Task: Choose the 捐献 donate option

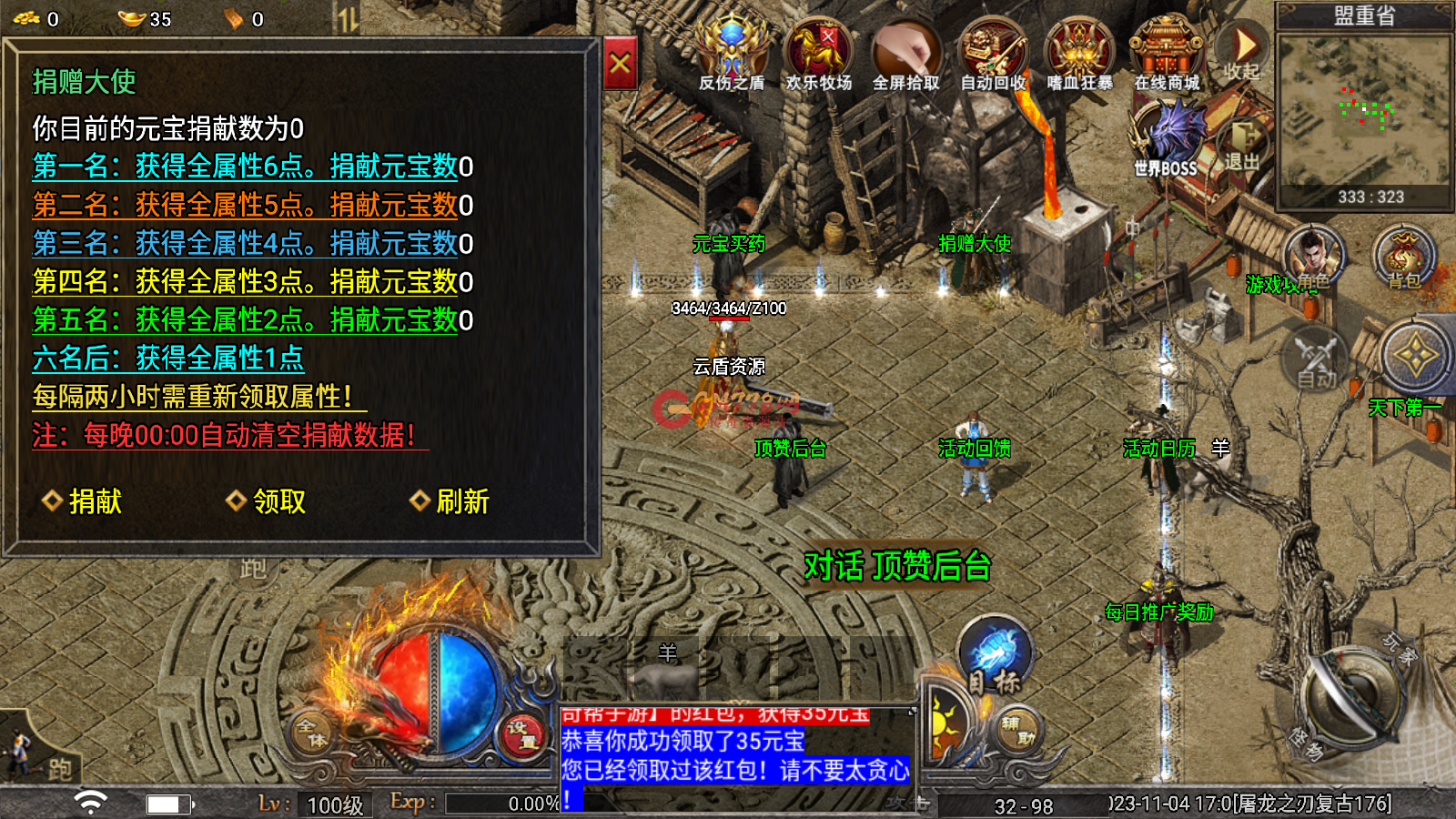Action: pyautogui.click(x=83, y=501)
